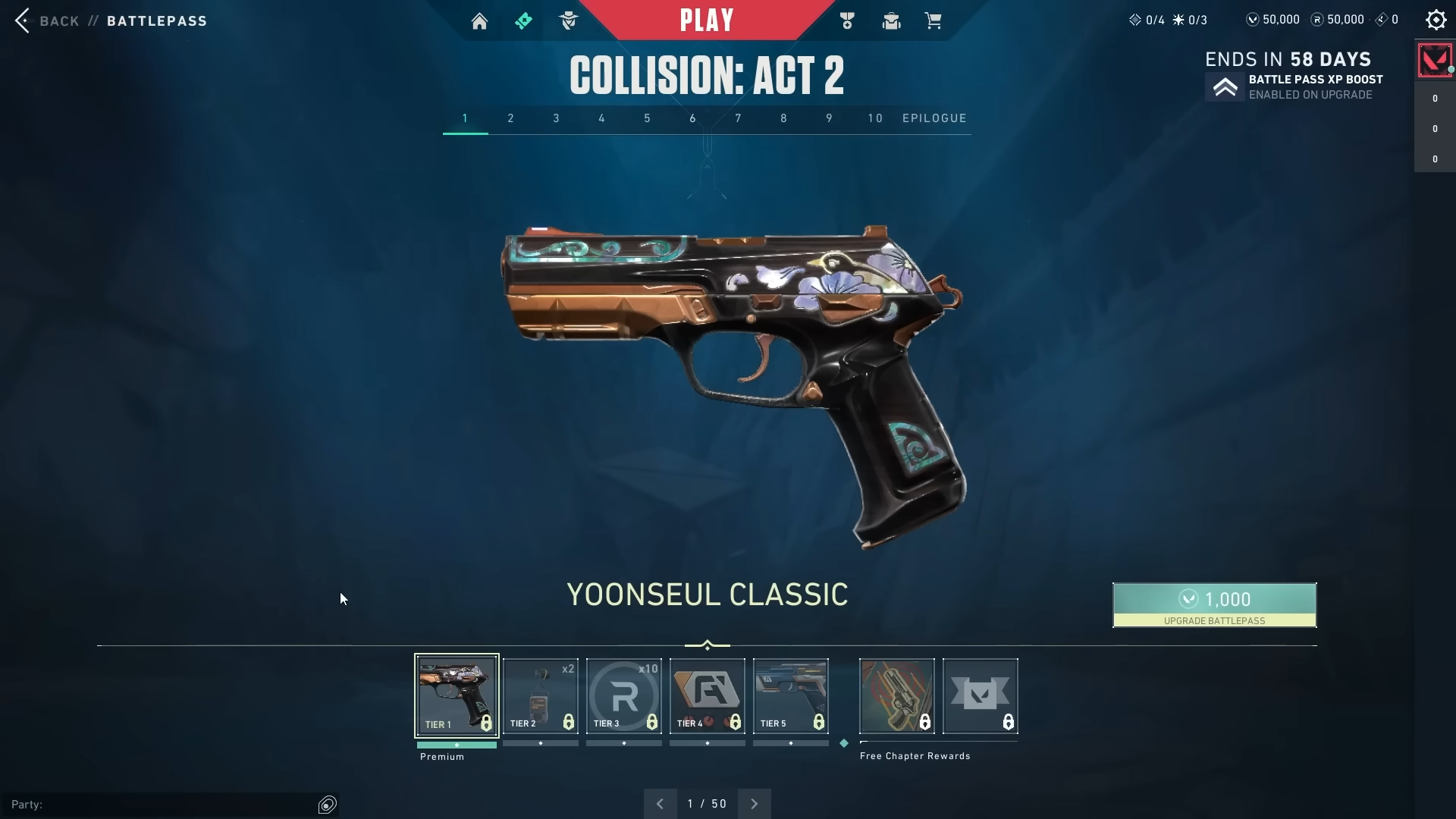Click the Valorant Points currency icon
The image size is (1456, 819).
[x=1252, y=20]
